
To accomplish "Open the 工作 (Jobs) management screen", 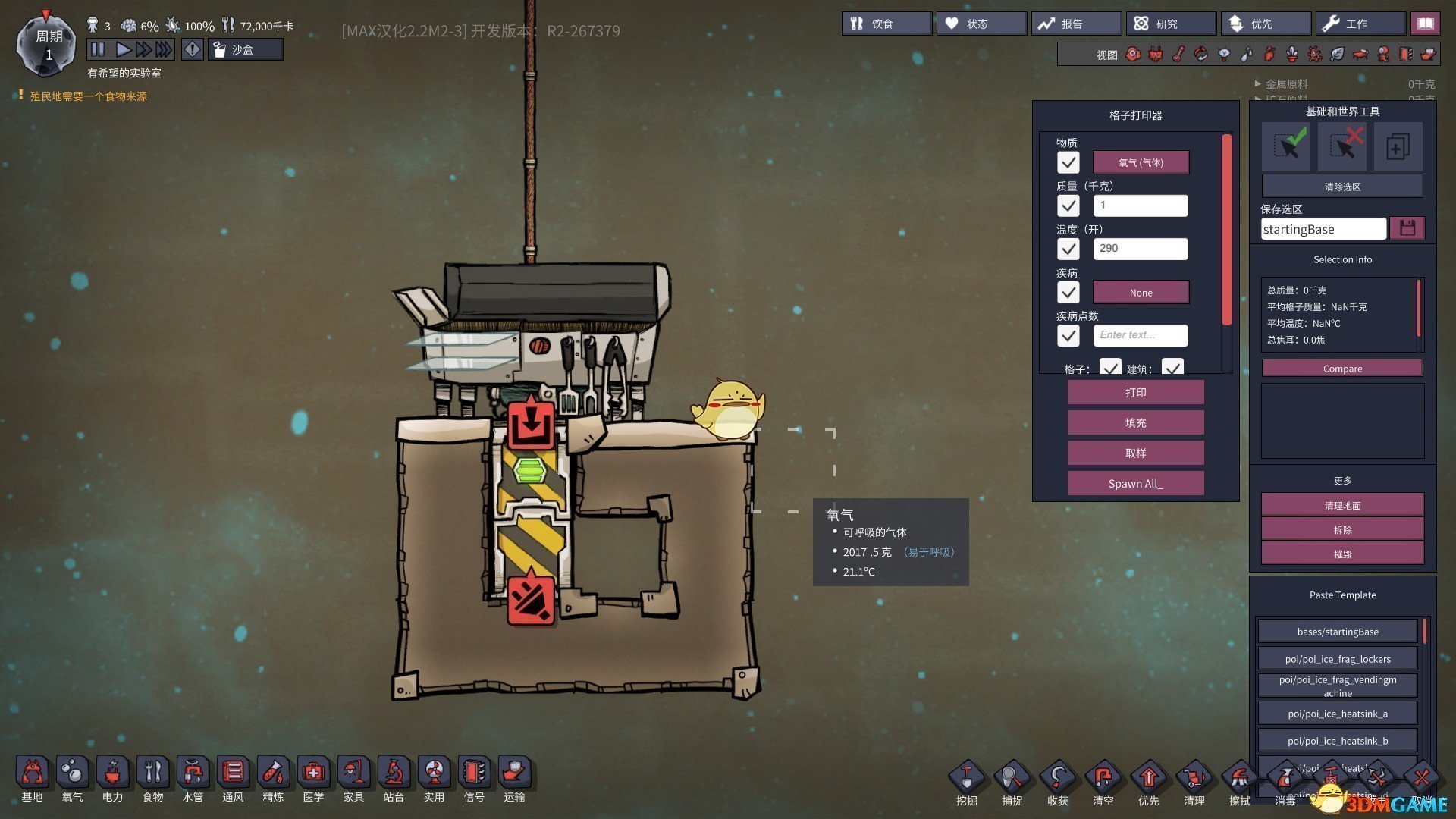I will coord(1360,24).
